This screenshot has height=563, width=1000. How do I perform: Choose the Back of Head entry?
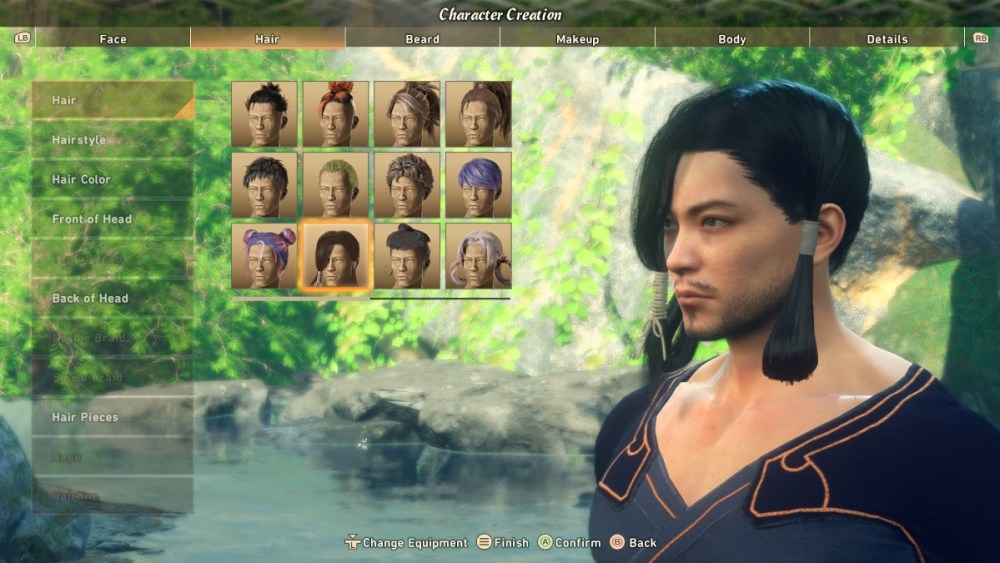point(112,298)
